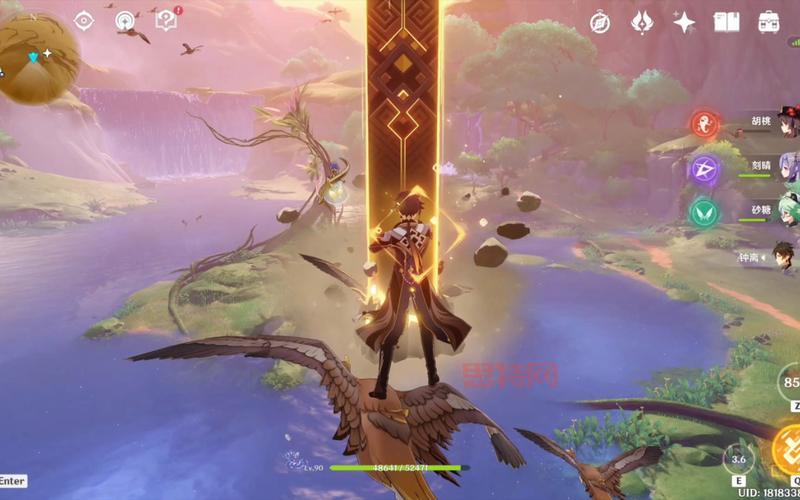Use the elemental skill on 3.6 cooldown
Image resolution: width=800 pixels, height=500 pixels.
pos(739,459)
